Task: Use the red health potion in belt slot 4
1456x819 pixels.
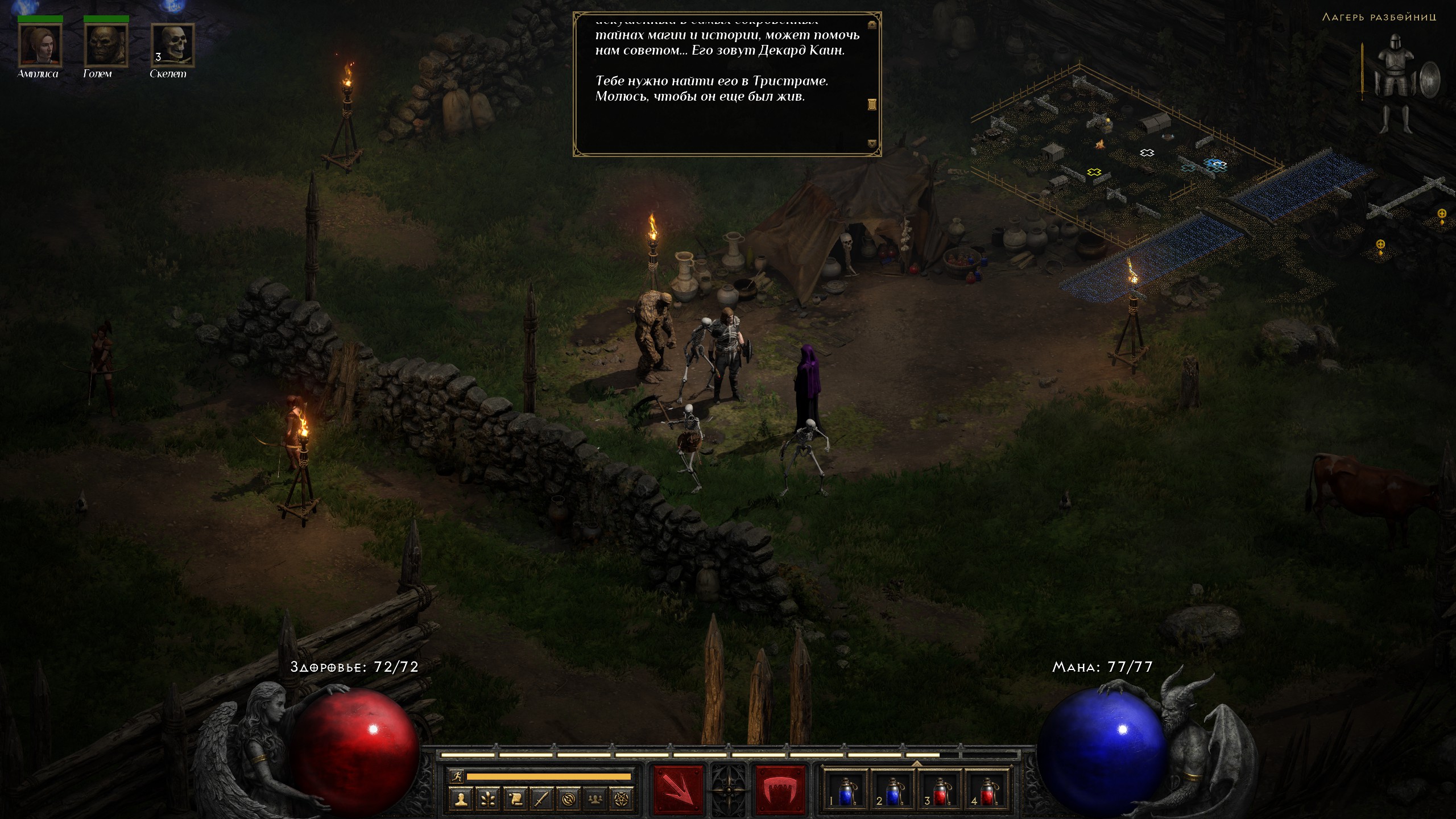Action: click(x=988, y=791)
